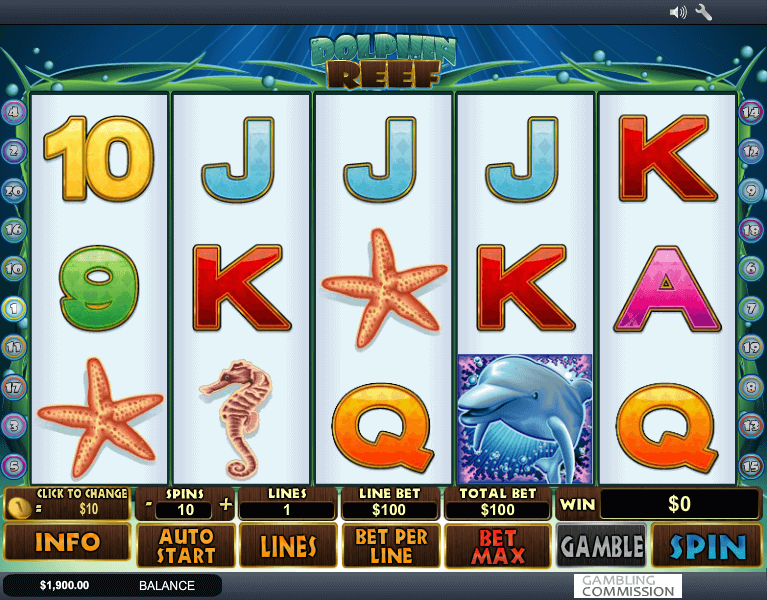Select payline bubble number 20
This screenshot has height=600, width=767.
click(14, 191)
